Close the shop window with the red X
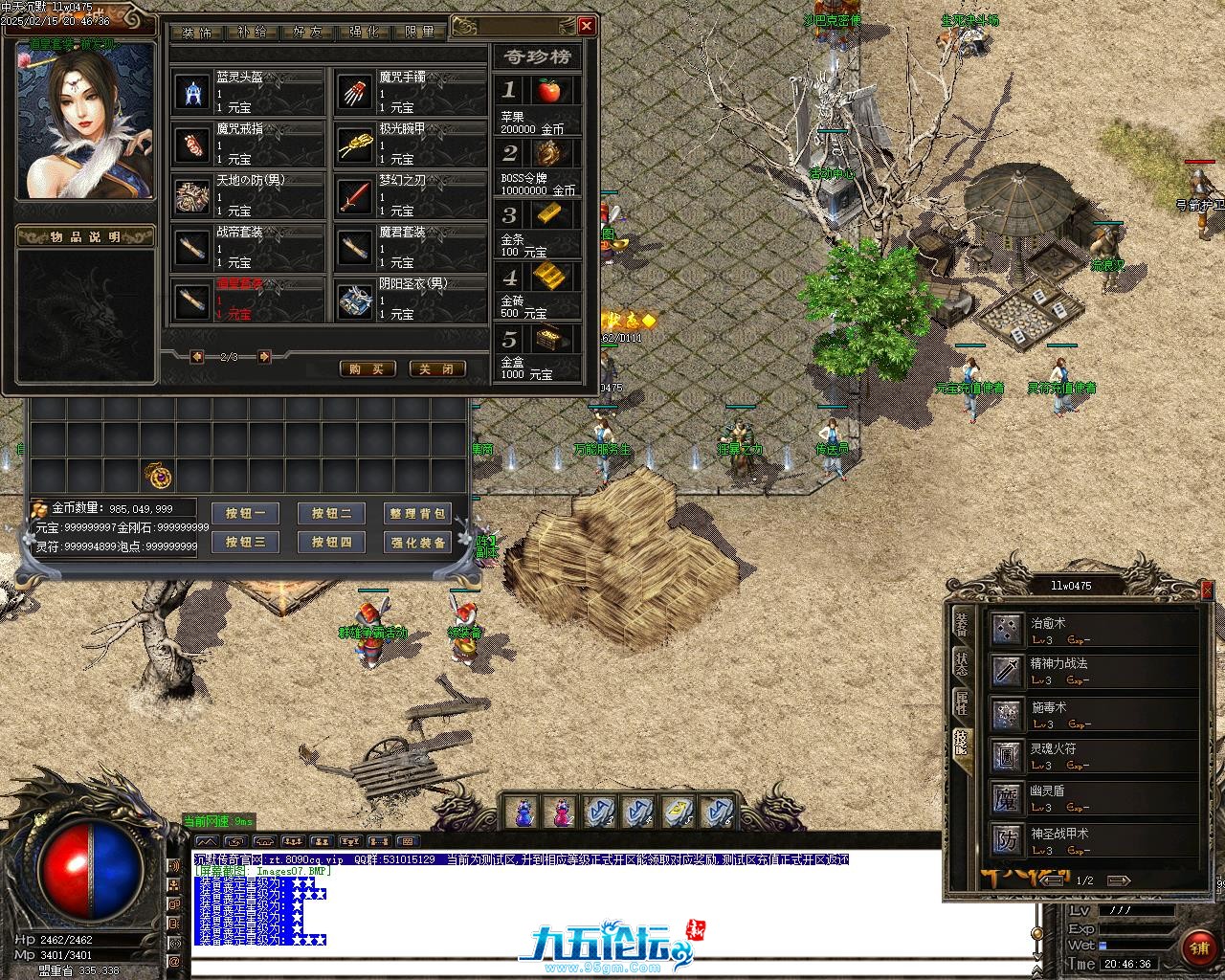Image resolution: width=1225 pixels, height=980 pixels. pyautogui.click(x=587, y=26)
